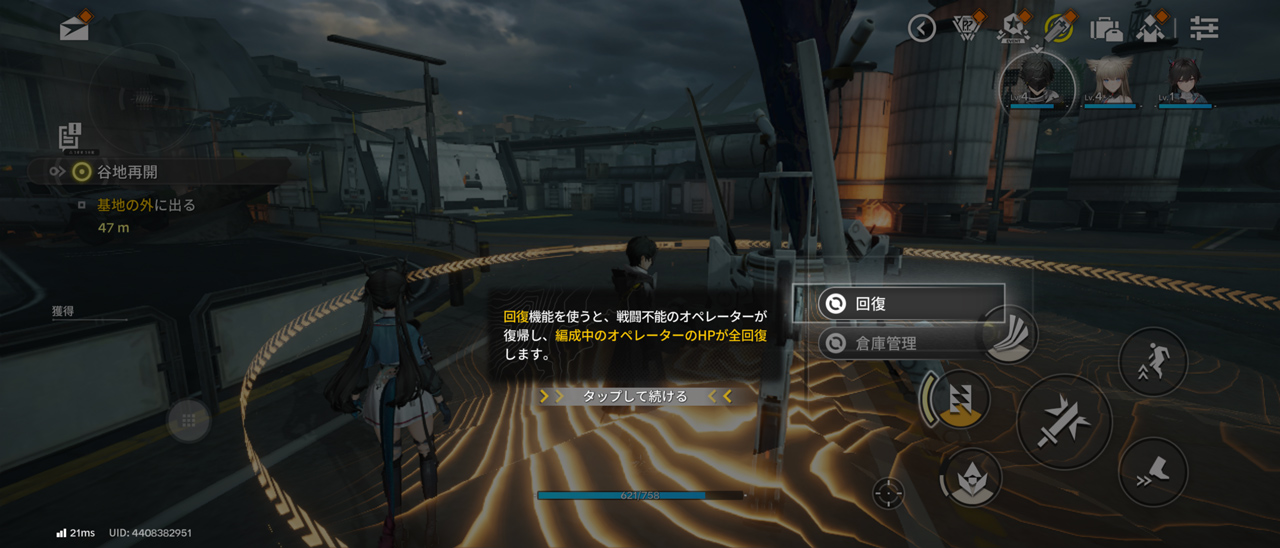
Task: Tap the タップして続ける continue prompt
Action: [635, 396]
